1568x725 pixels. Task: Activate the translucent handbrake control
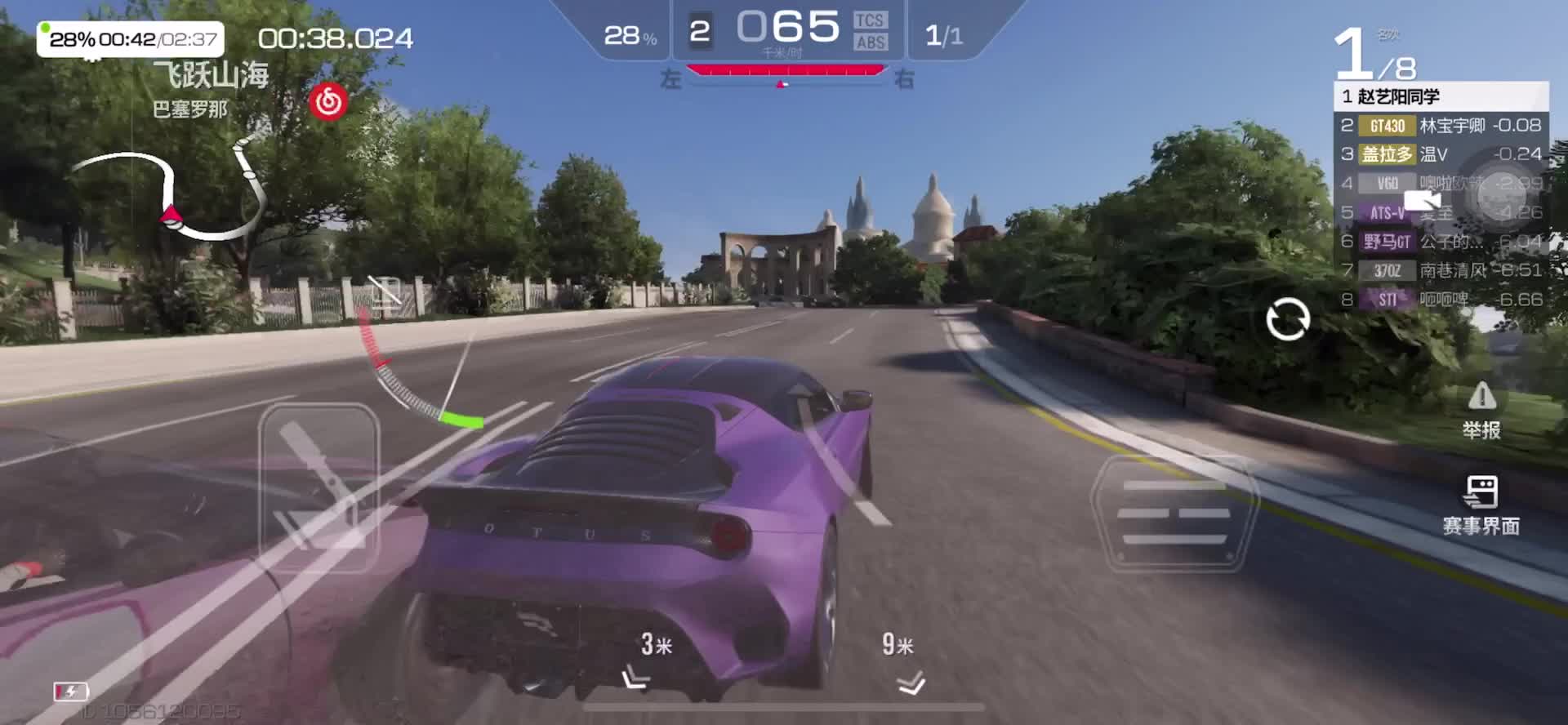[x=318, y=487]
